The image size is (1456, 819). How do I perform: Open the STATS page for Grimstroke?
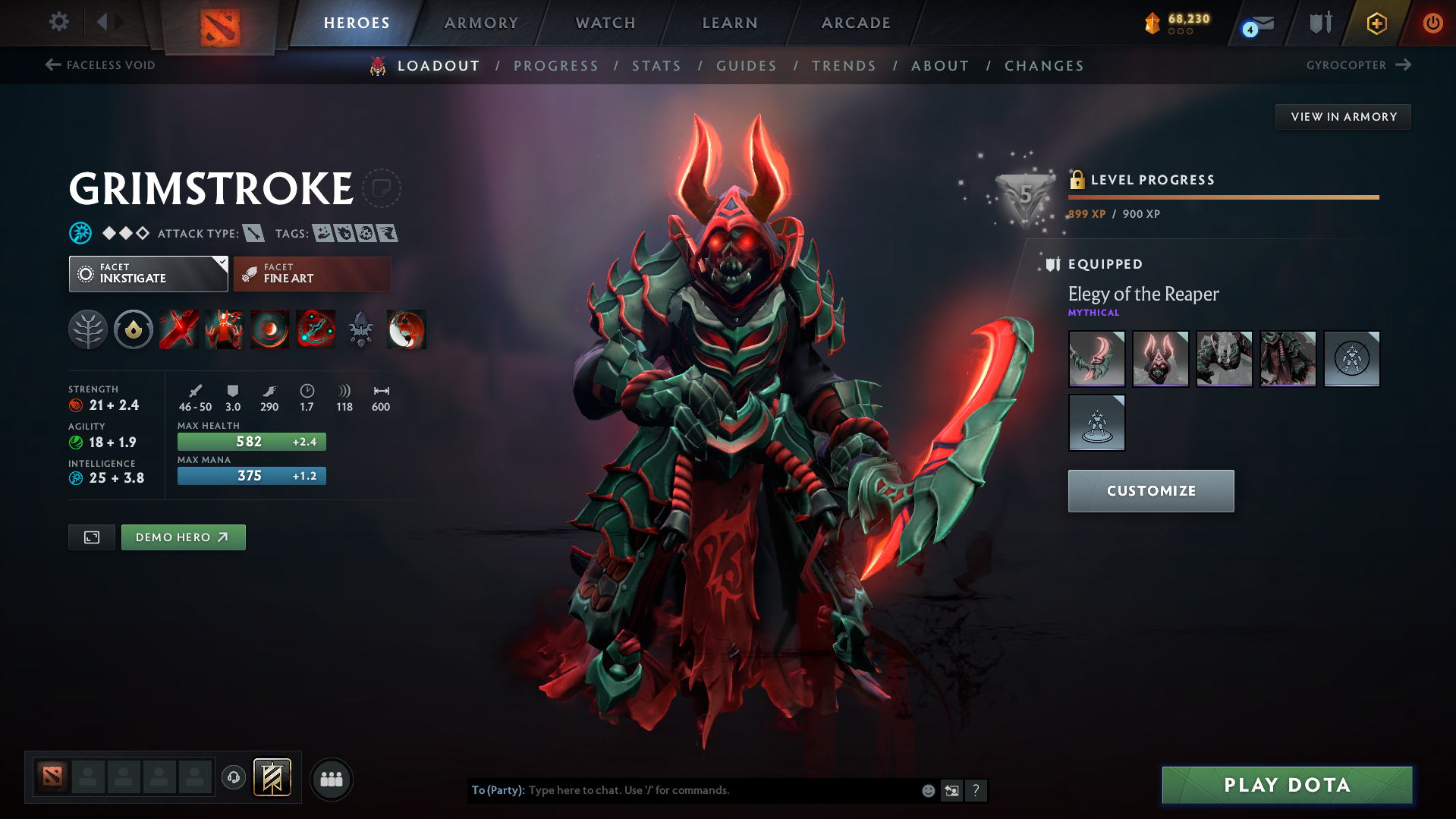point(656,65)
